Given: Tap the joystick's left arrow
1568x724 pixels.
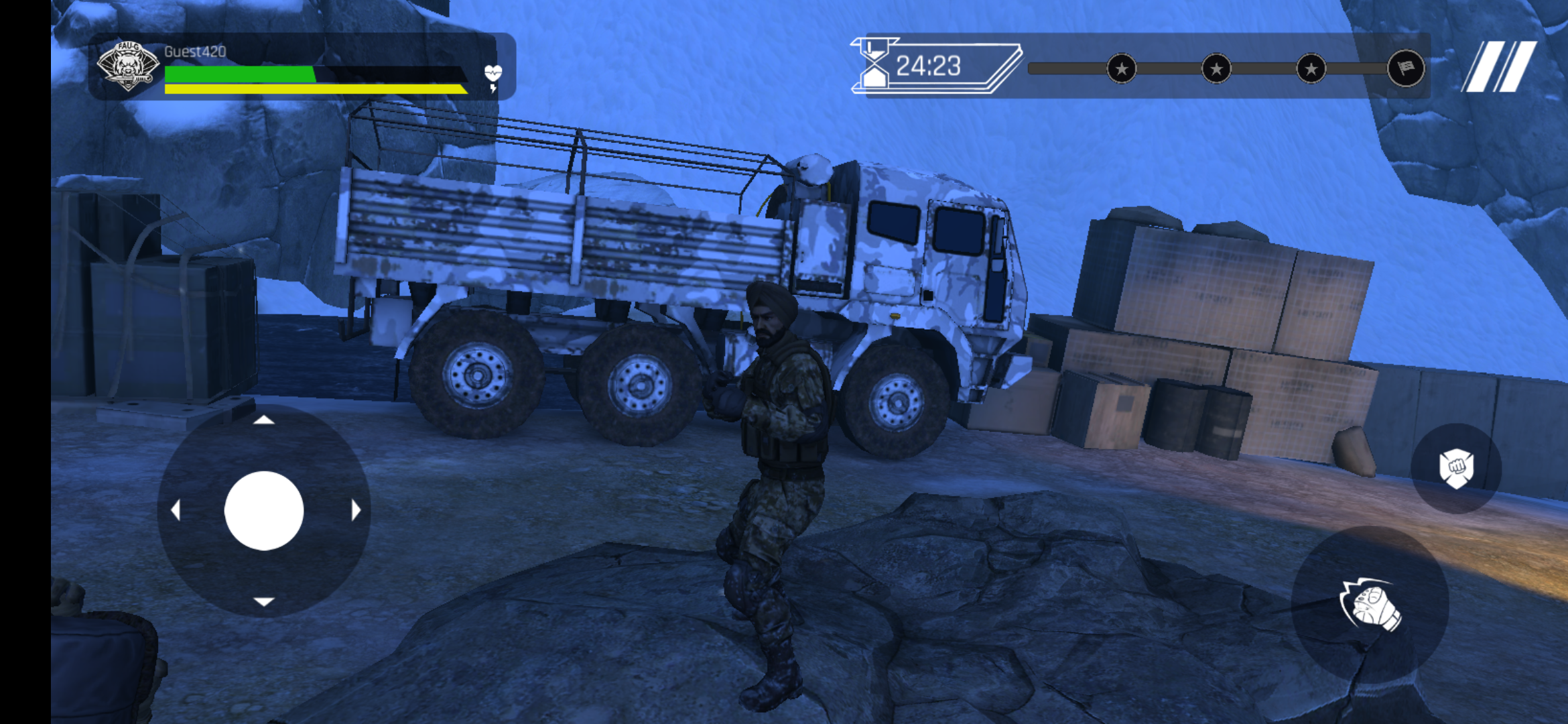Looking at the screenshot, I should 176,511.
